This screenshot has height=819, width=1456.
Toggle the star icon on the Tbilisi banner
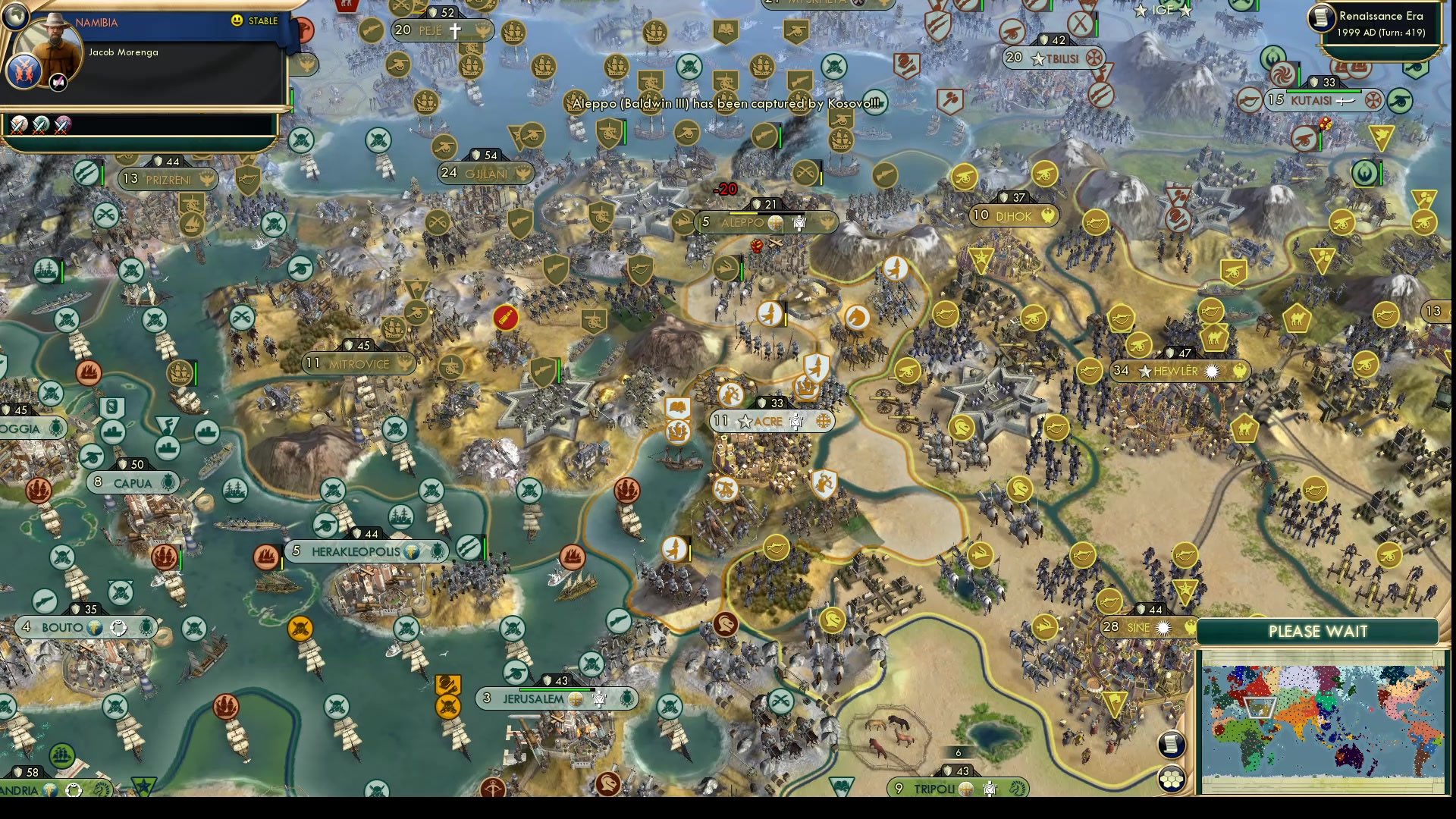[x=1037, y=60]
